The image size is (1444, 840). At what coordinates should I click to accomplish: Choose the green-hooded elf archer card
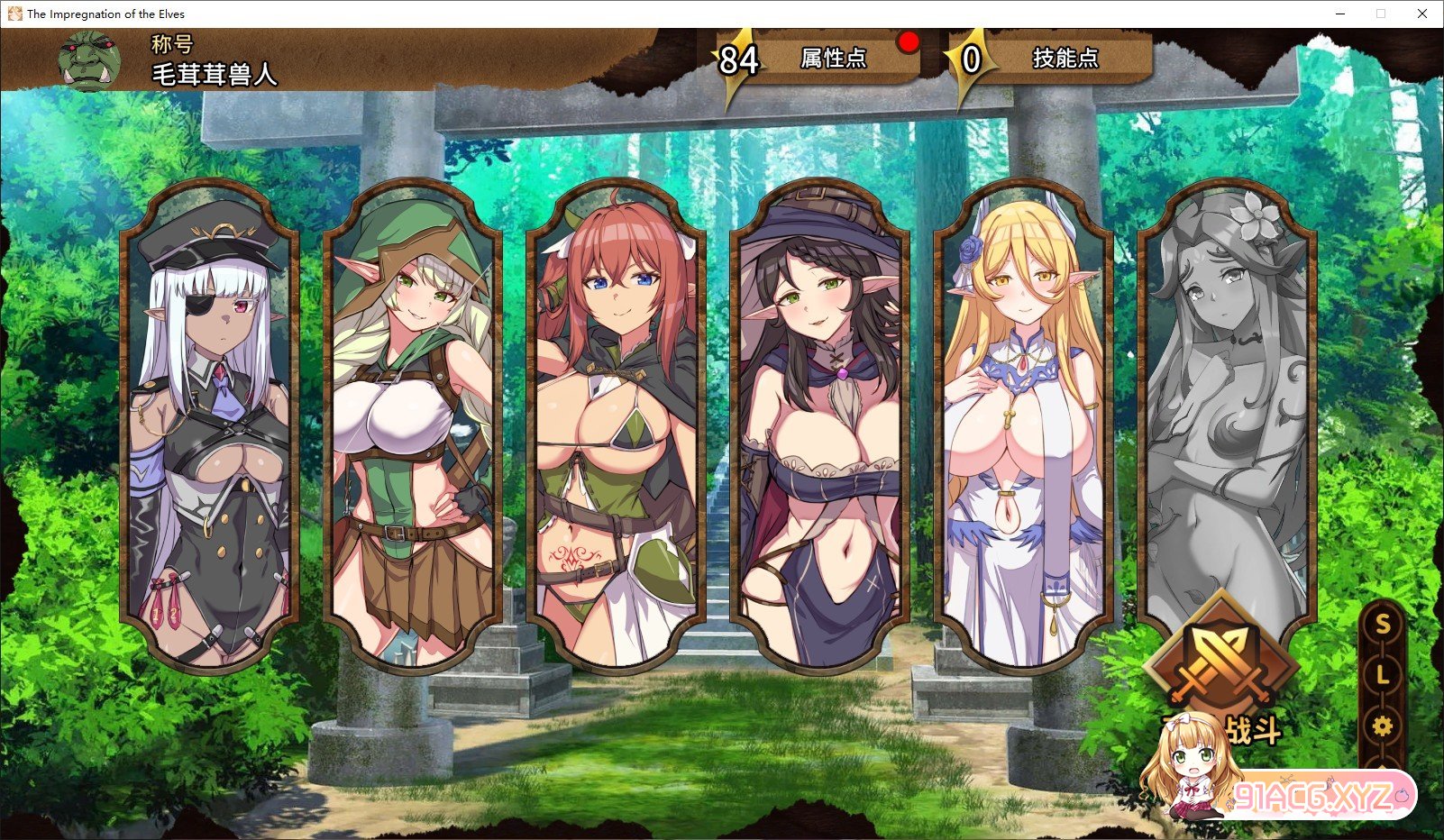point(413,424)
